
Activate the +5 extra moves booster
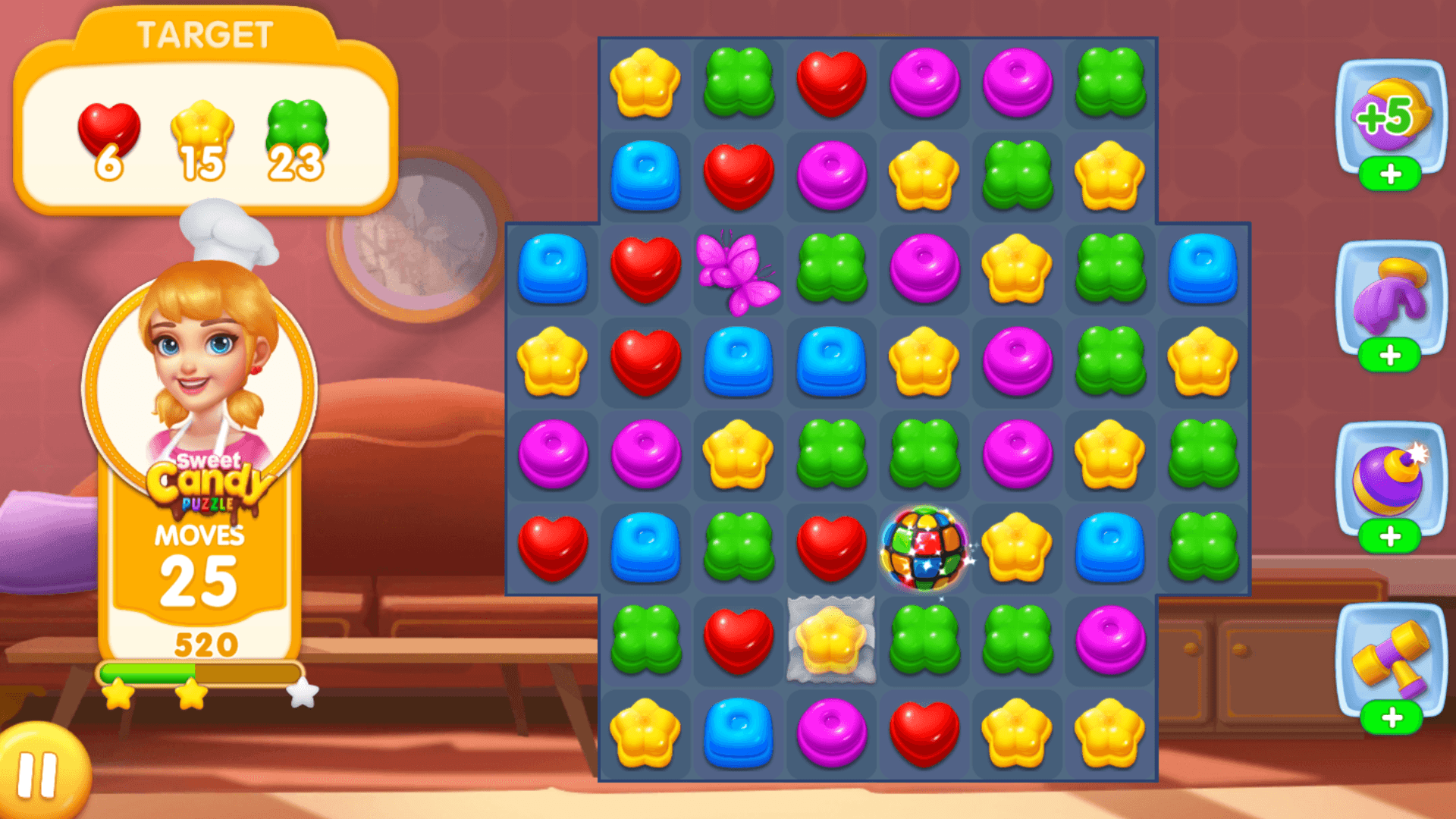pyautogui.click(x=1392, y=114)
